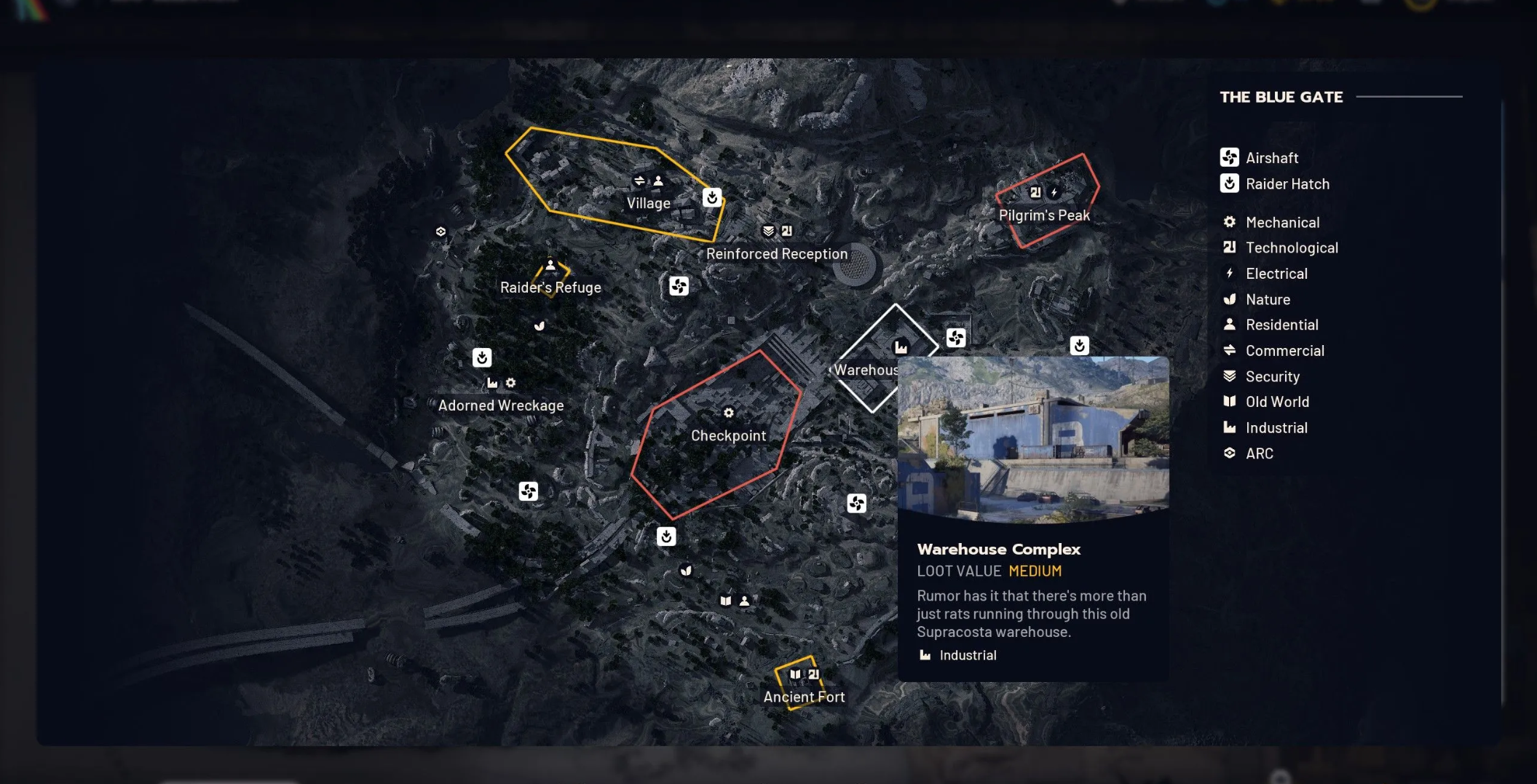Select the Village location on the map
1537x784 pixels.
tap(648, 203)
